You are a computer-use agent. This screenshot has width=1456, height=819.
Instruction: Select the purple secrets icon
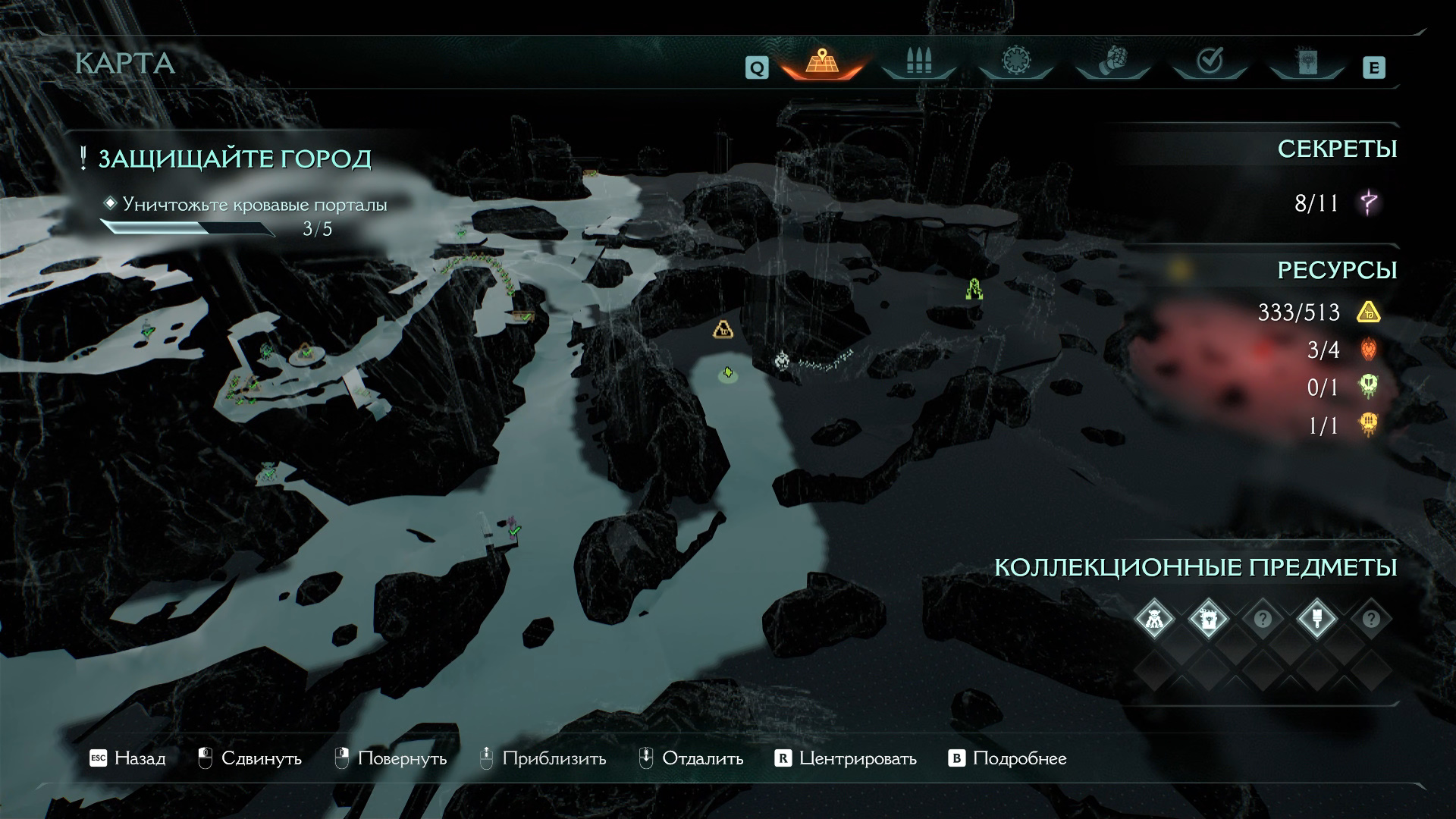click(x=1369, y=203)
